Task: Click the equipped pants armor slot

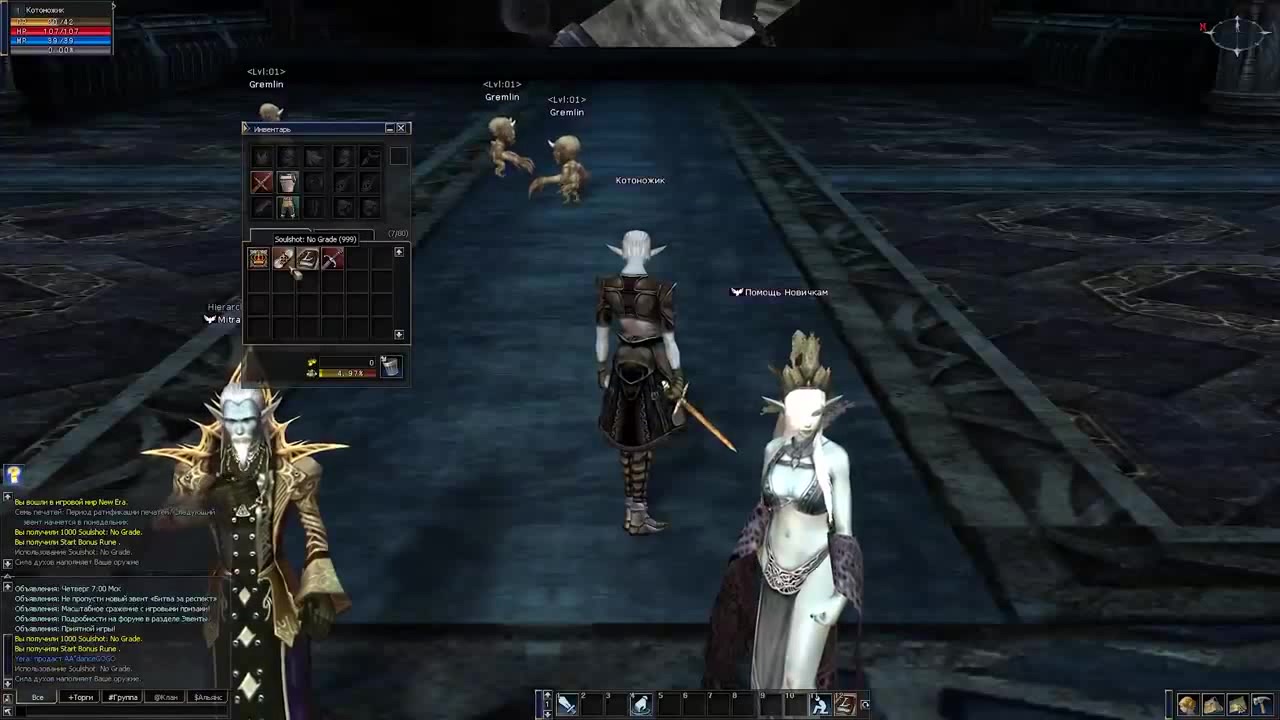Action: click(288, 207)
